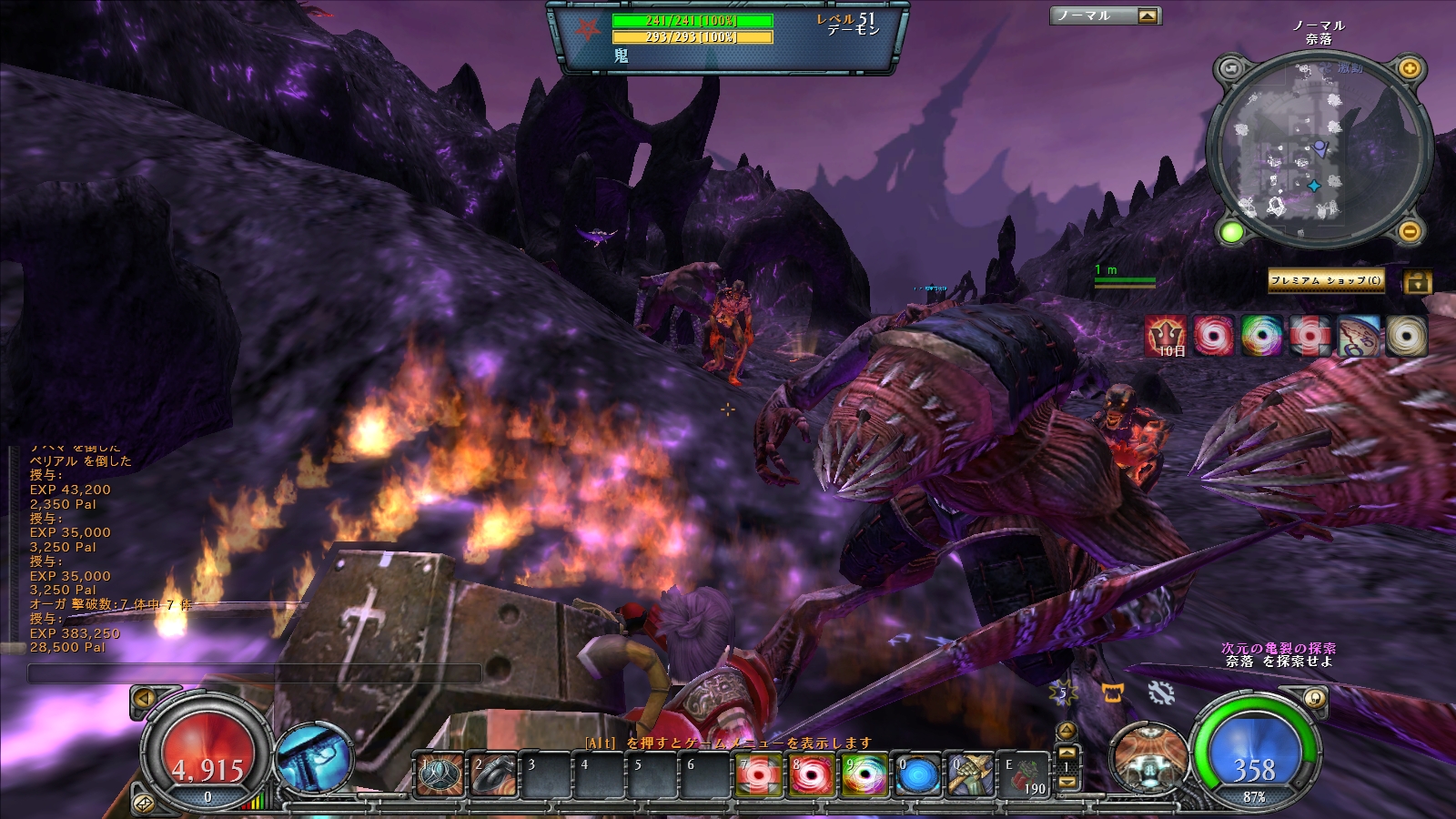1456x819 pixels.
Task: Click the grey button on minimap's upper-left corner
Action: click(1231, 69)
